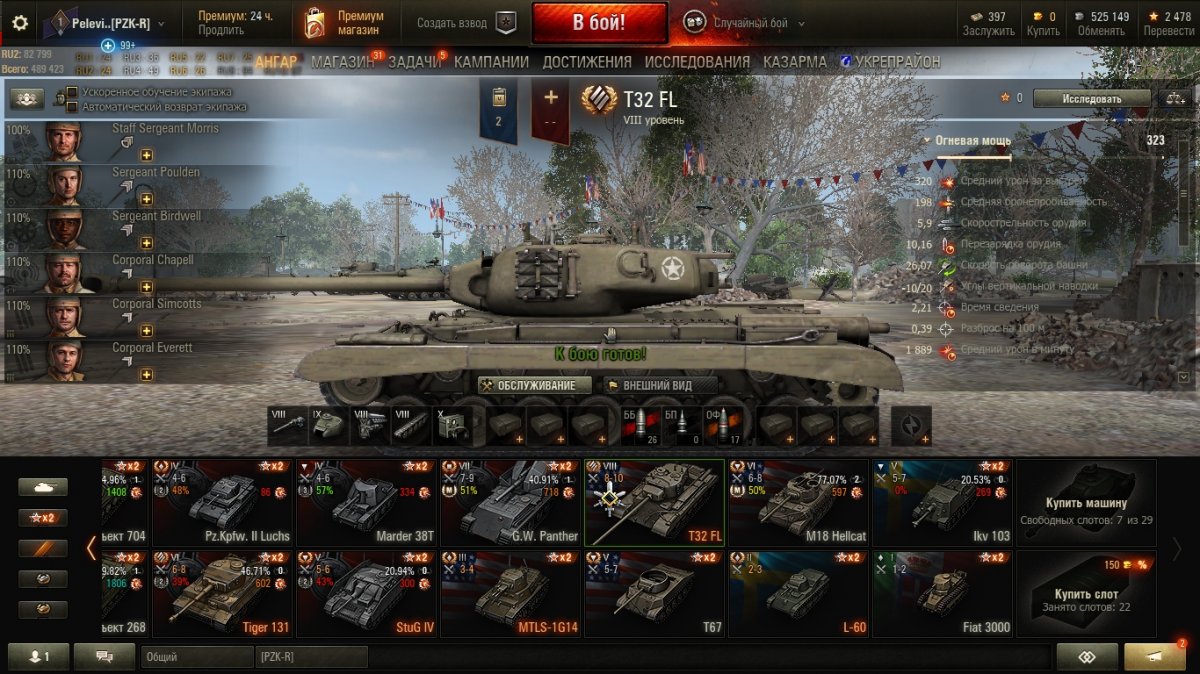This screenshot has height=674, width=1200.
Task: Open the Премиум магазин
Action: [x=346, y=22]
